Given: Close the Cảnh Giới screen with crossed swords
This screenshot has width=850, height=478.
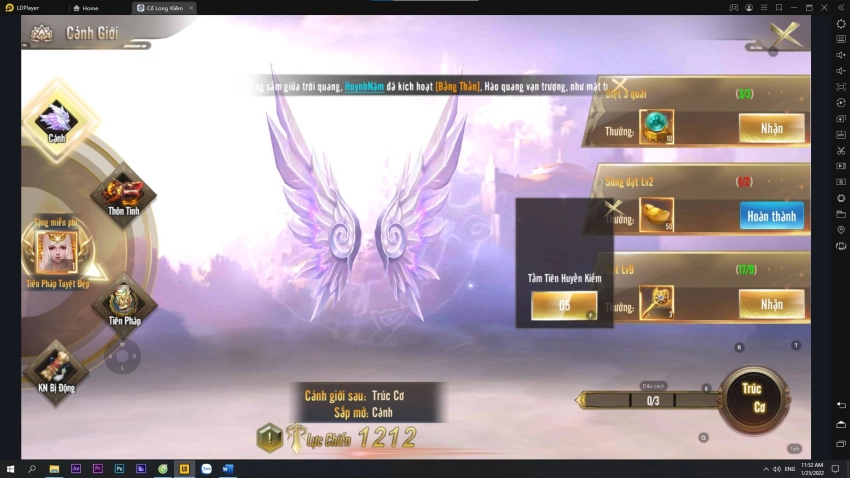Looking at the screenshot, I should click(787, 34).
